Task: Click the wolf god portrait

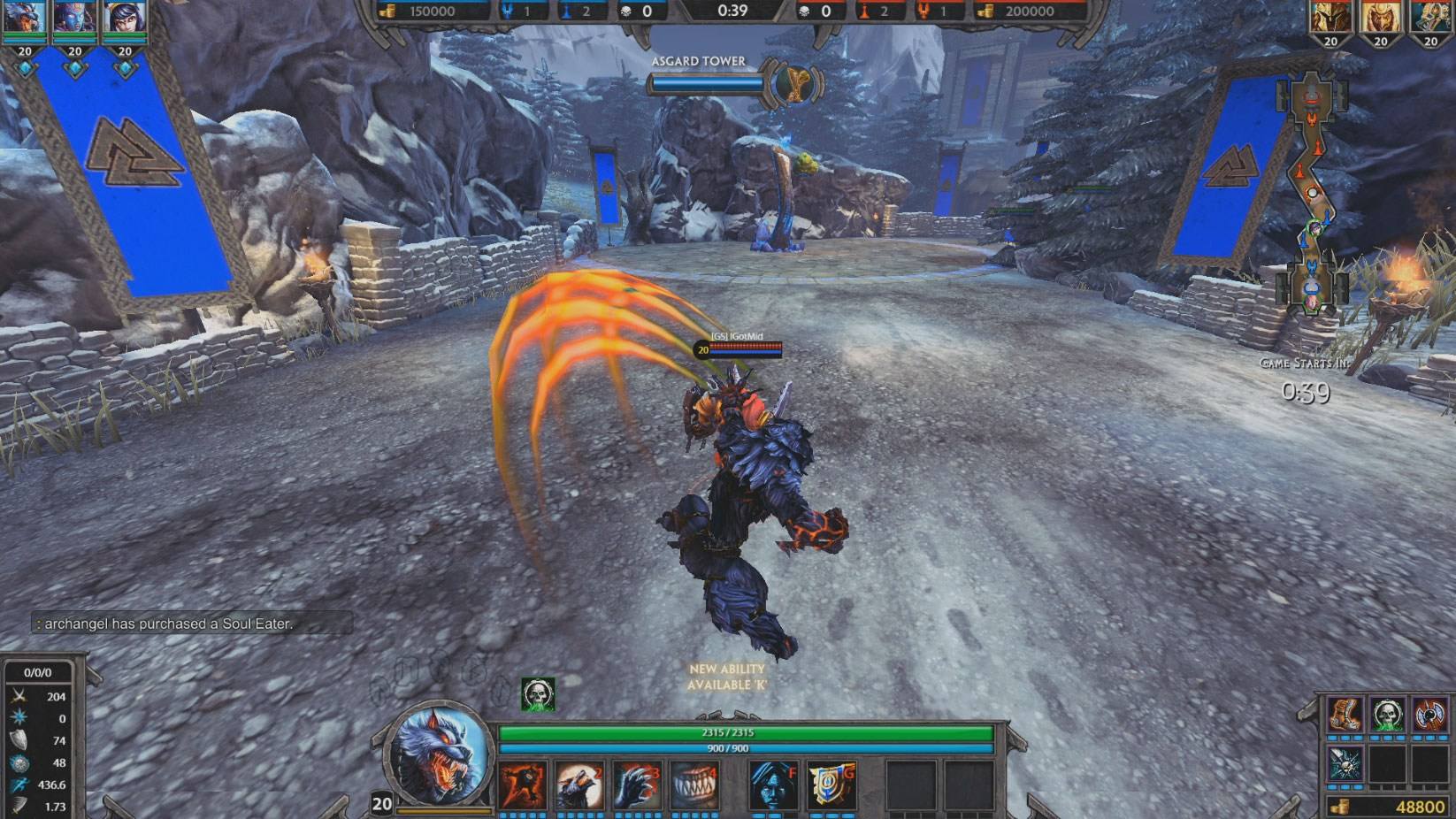Action: click(441, 754)
